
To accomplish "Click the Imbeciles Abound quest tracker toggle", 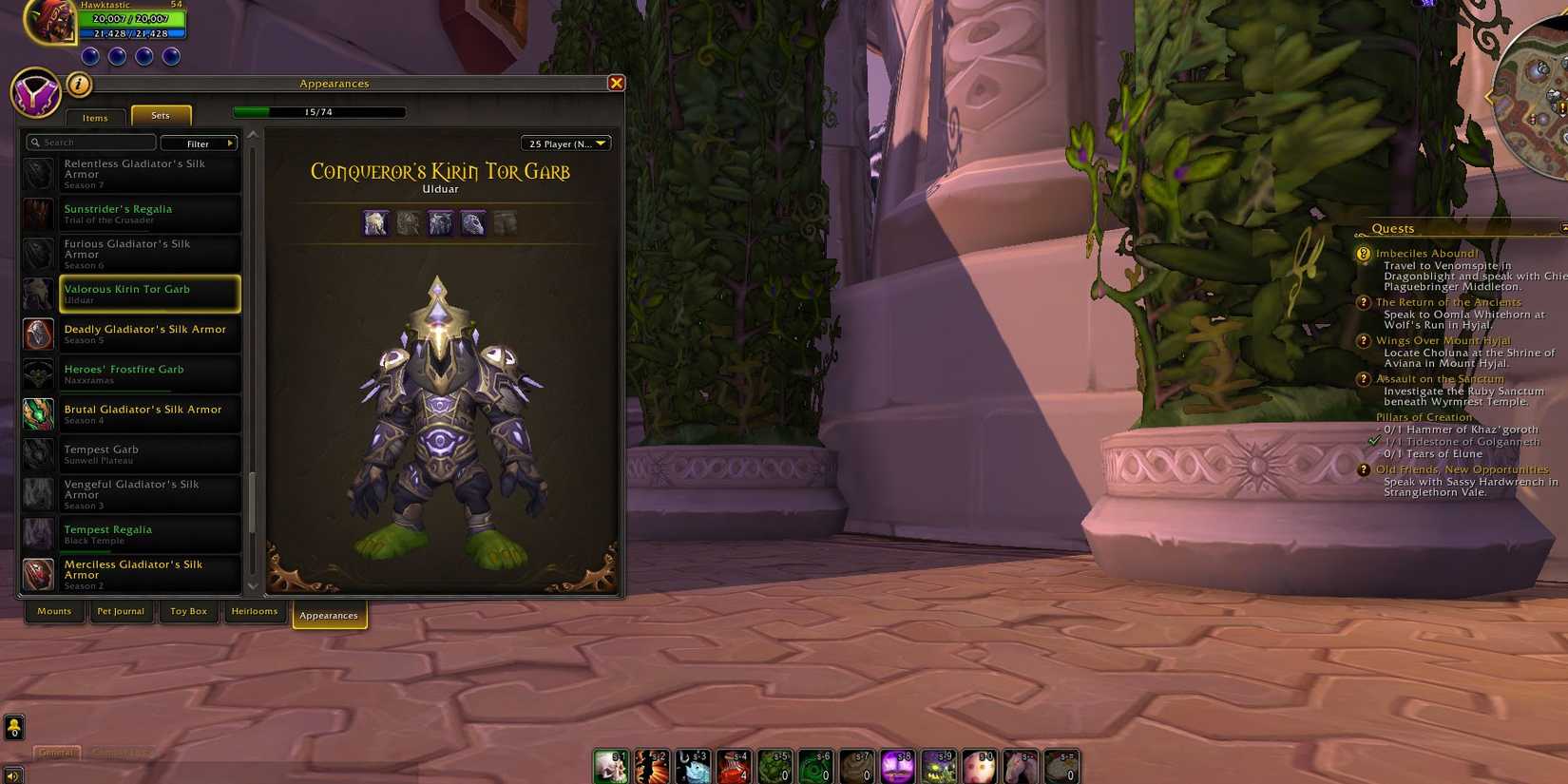I will 1364,253.
